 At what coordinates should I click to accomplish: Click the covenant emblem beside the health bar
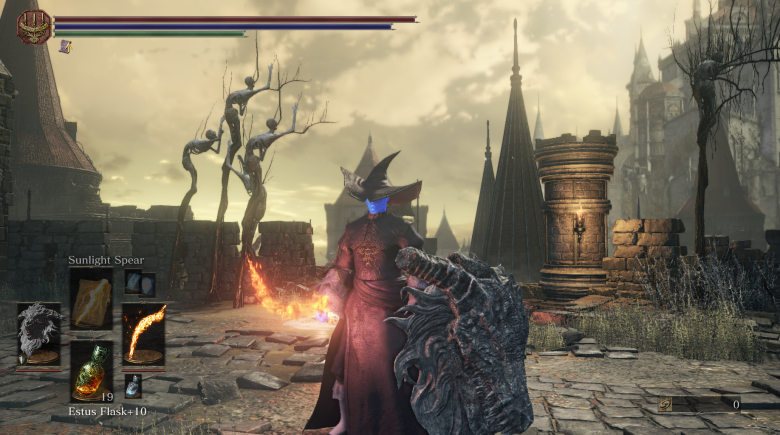click(34, 26)
